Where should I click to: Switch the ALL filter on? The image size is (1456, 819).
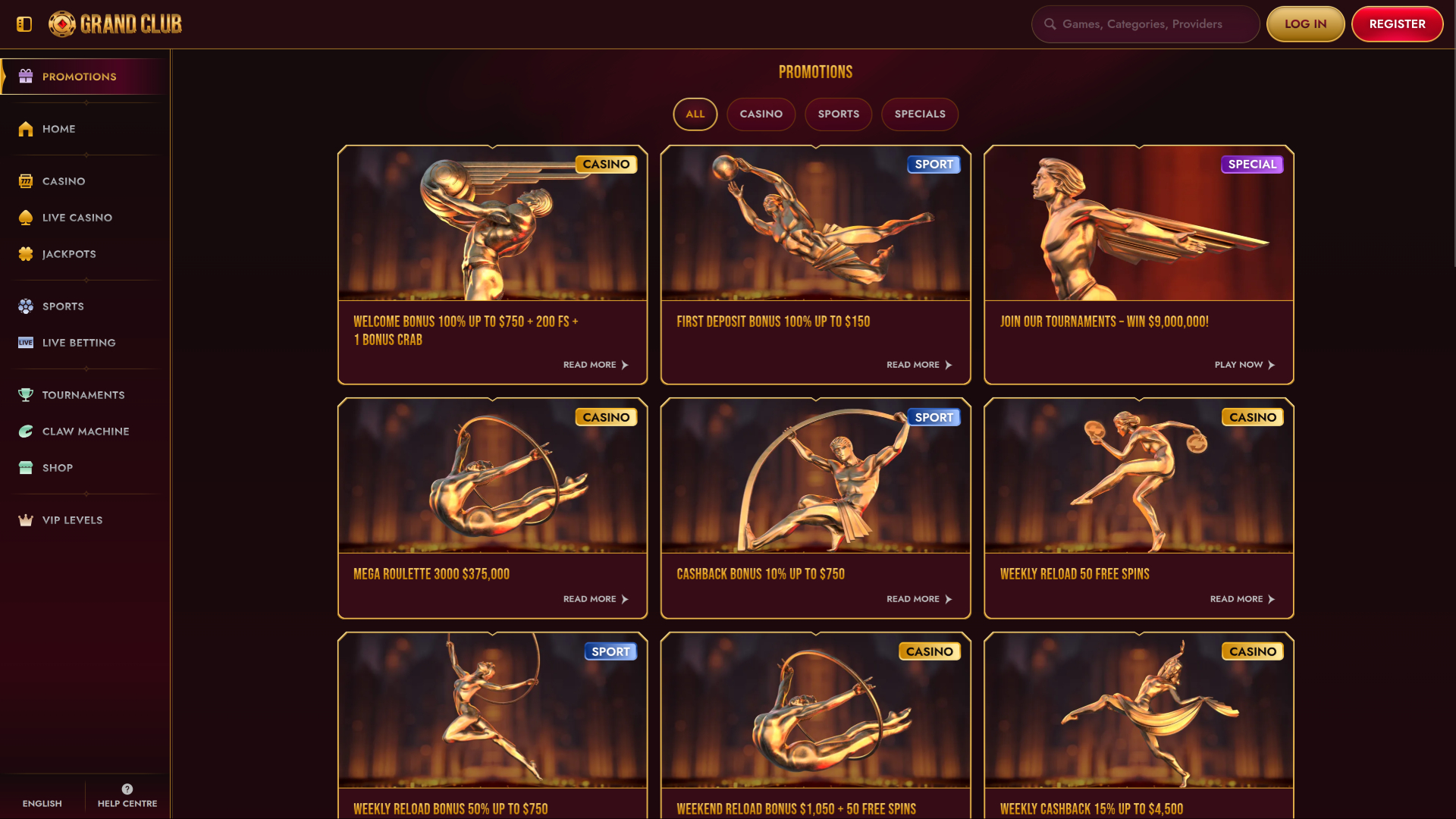(695, 114)
